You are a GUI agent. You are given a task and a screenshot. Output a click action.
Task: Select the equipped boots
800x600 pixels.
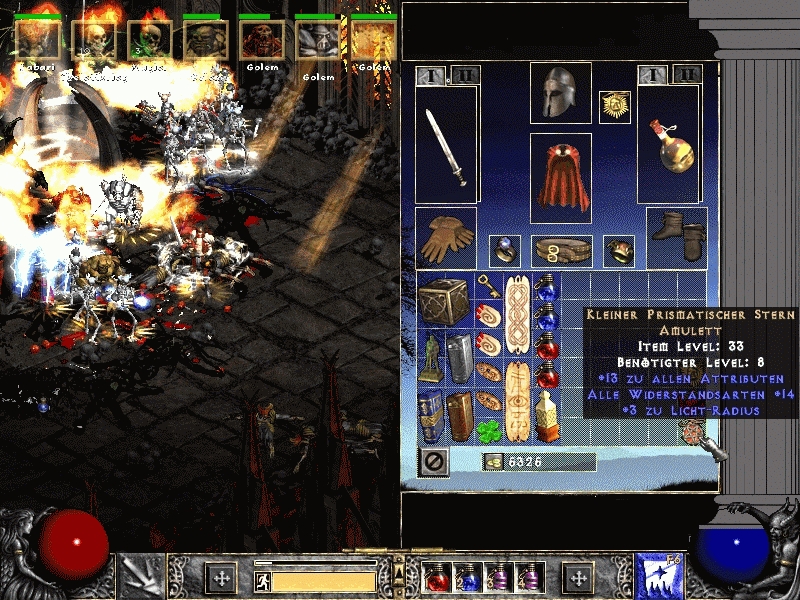(677, 237)
